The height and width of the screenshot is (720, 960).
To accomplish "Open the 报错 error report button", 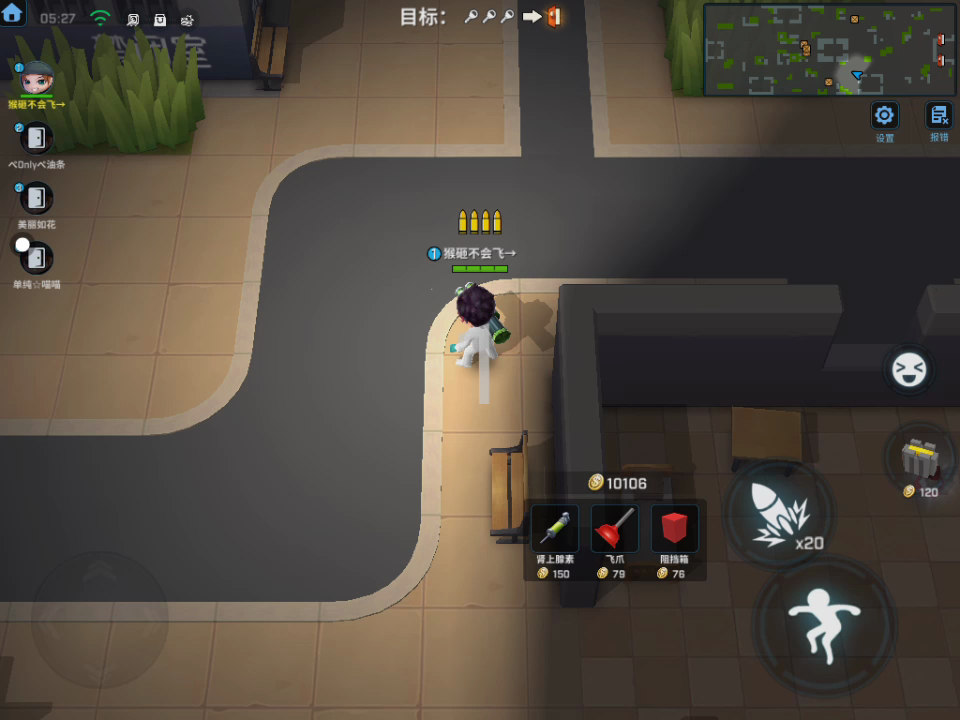I will pos(939,114).
